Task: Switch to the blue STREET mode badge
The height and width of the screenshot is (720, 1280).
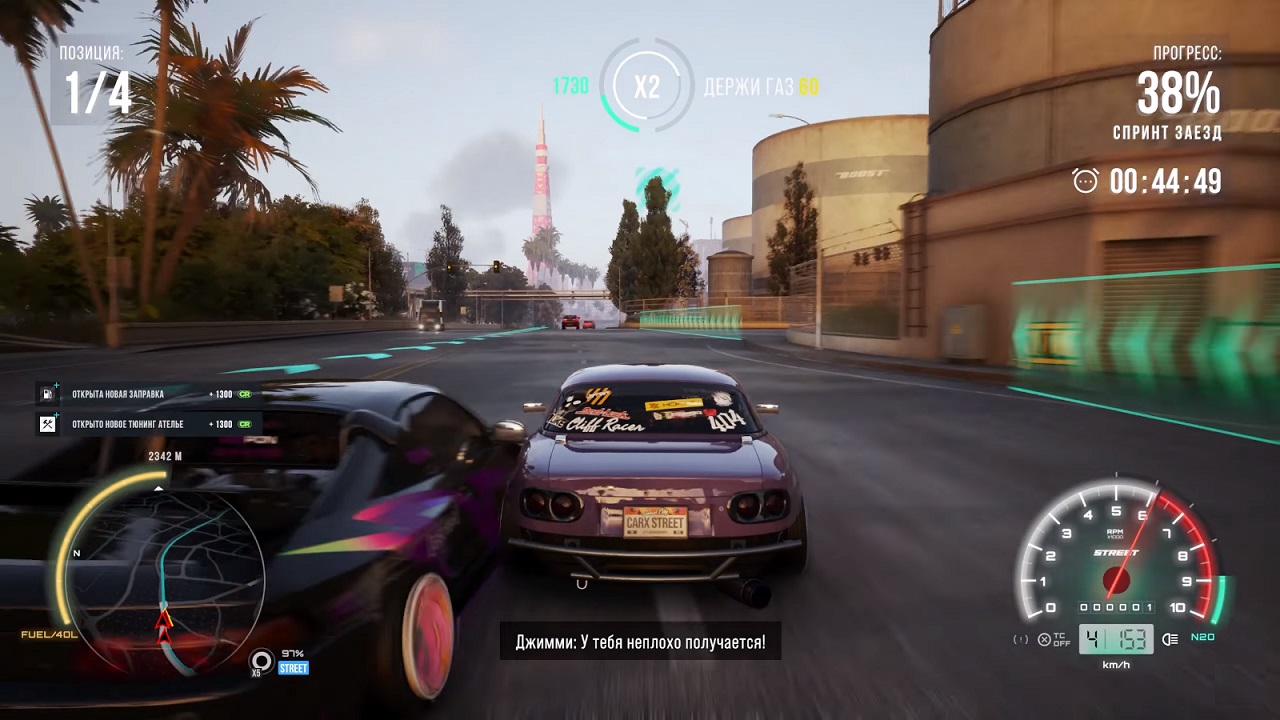Action: point(292,668)
